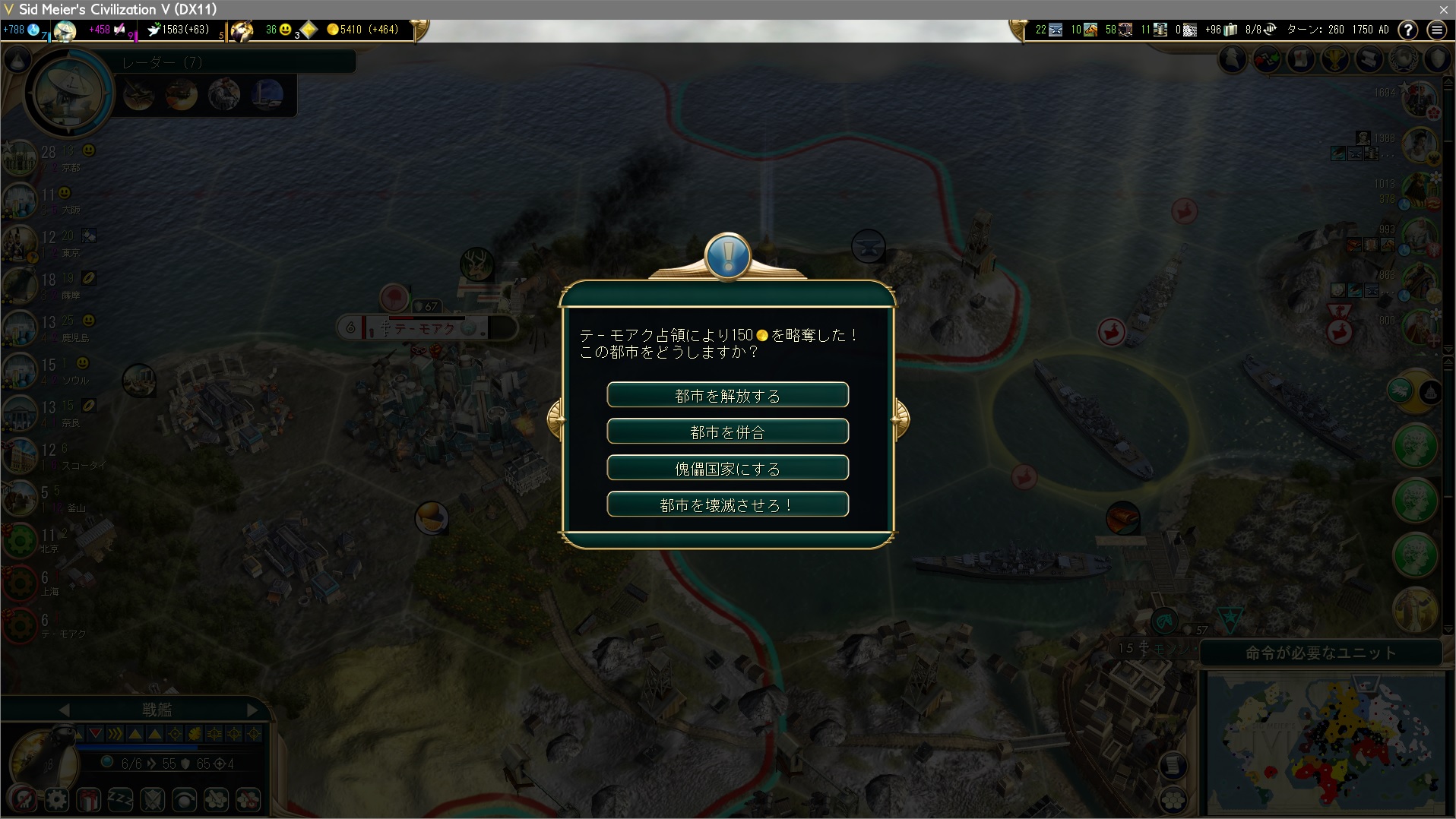Screen dimensions: 1456x819
Task: Open the shield military overview icon
Action: 1438,58
